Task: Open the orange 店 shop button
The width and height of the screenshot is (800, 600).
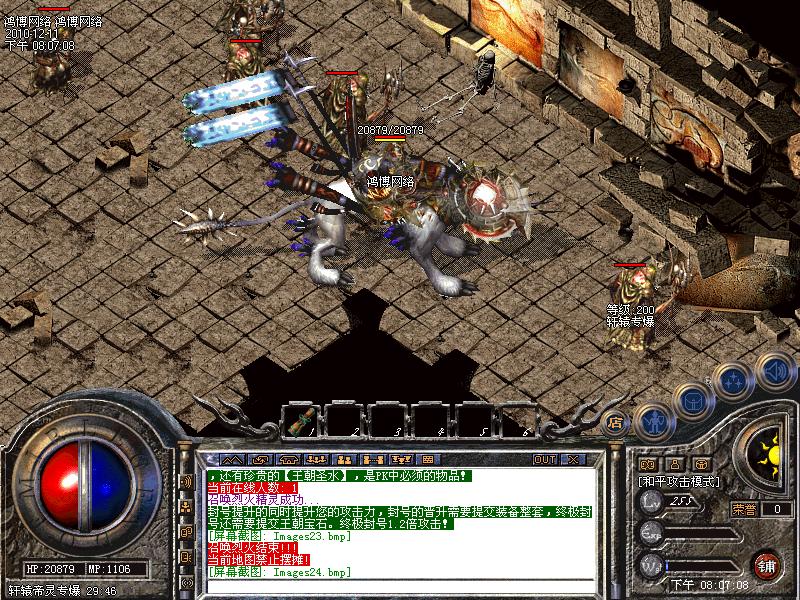Action: [616, 422]
